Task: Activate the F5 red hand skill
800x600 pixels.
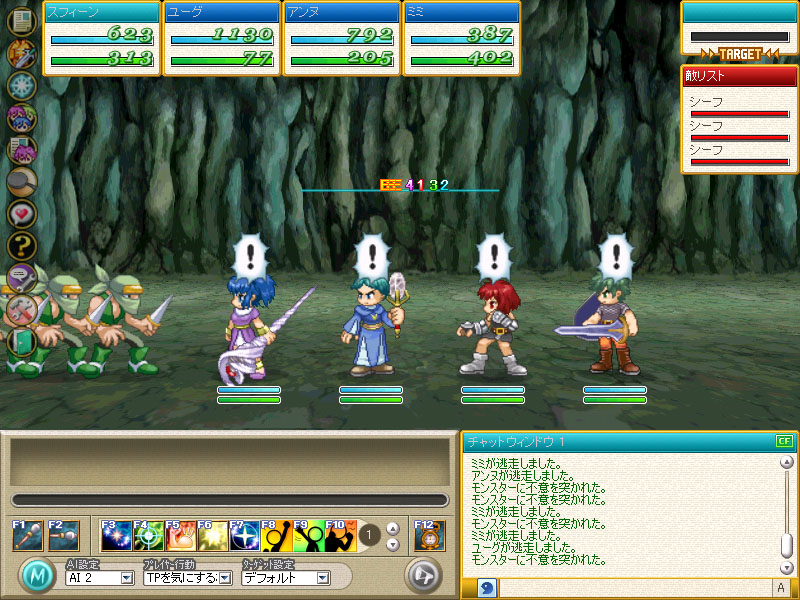Action: tap(180, 536)
